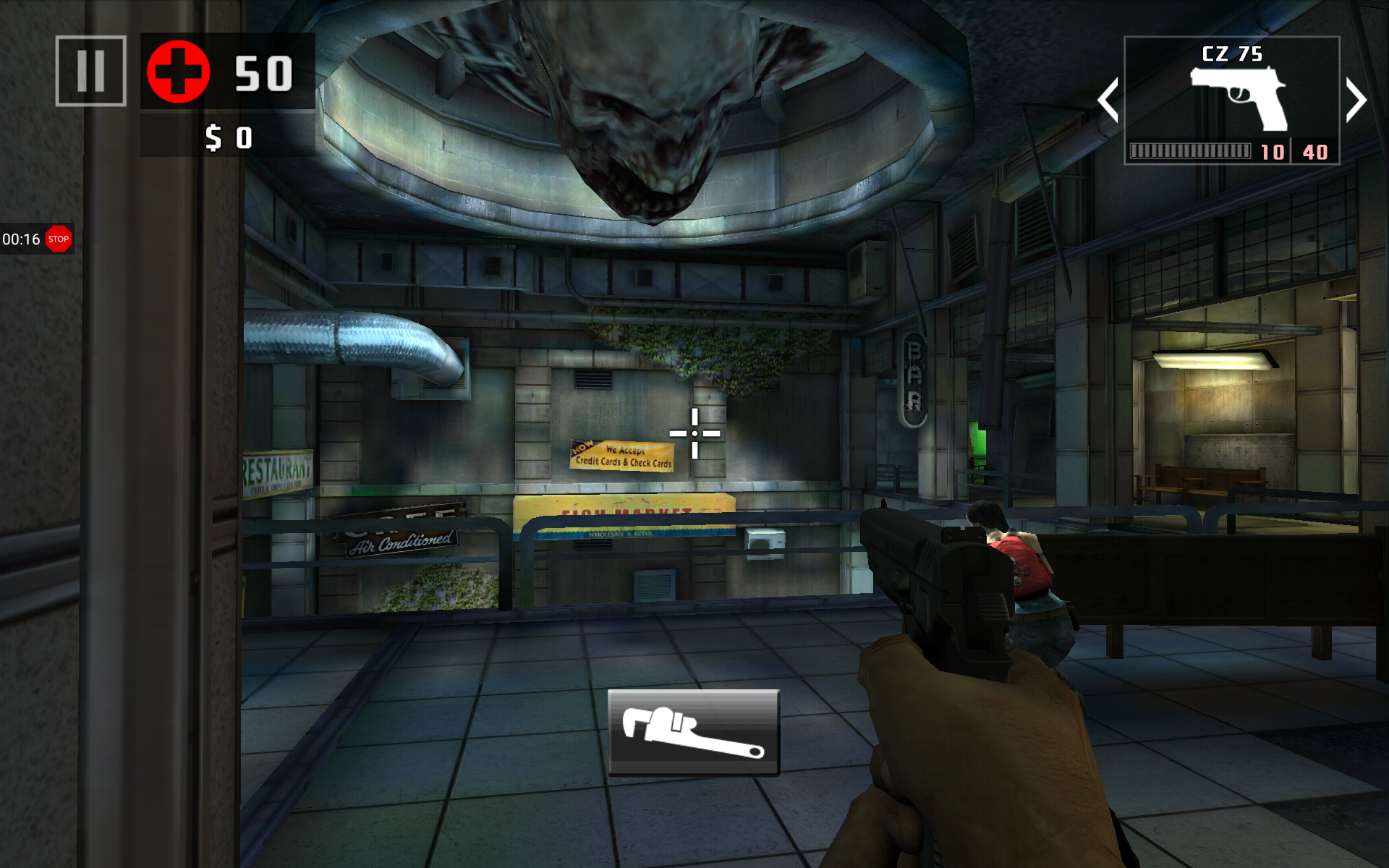Tap the CZ 75 pistol weapon panel
Screen dimensions: 1389x868
tap(1231, 101)
